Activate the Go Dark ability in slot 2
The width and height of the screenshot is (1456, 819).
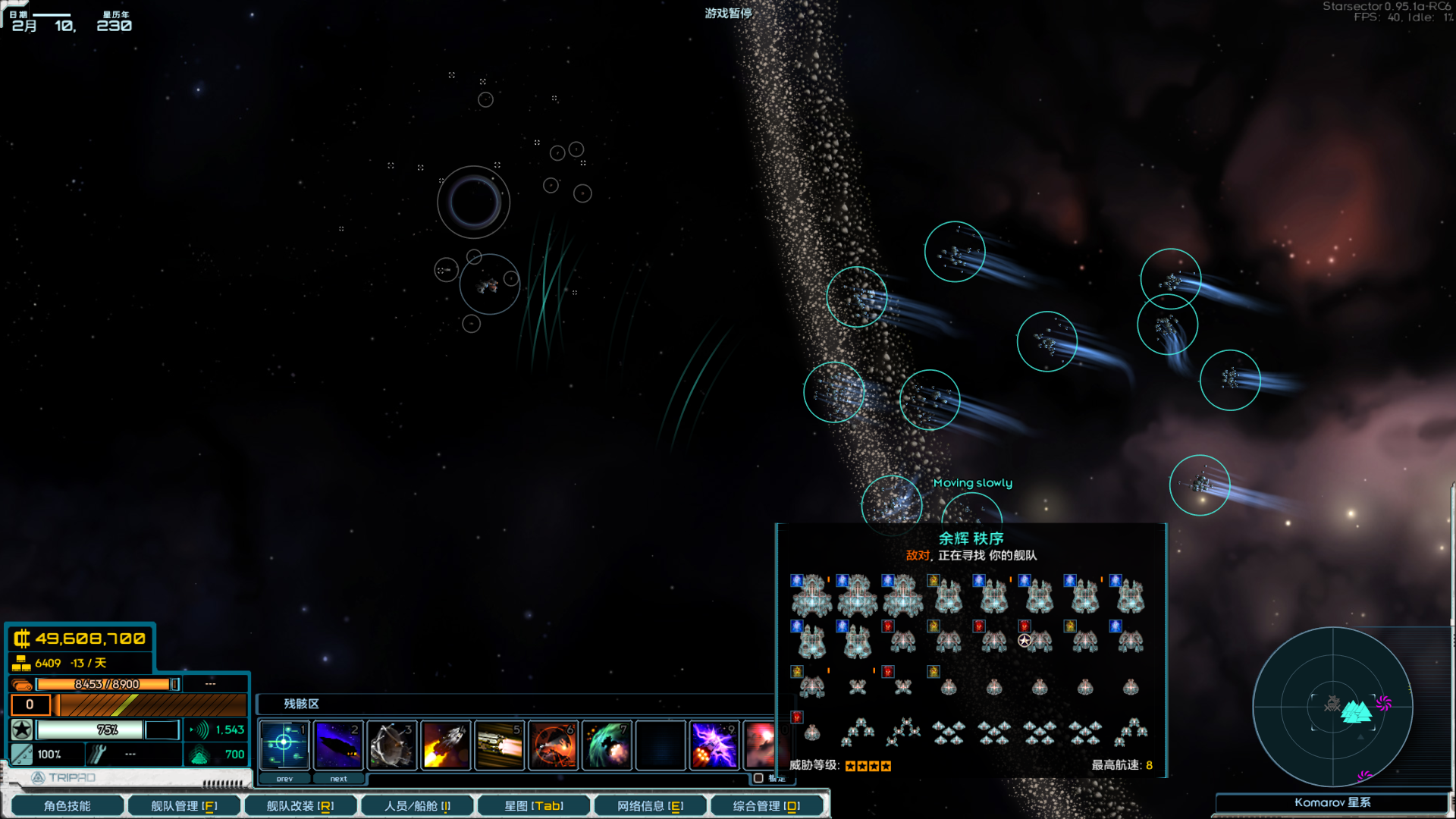point(338,745)
